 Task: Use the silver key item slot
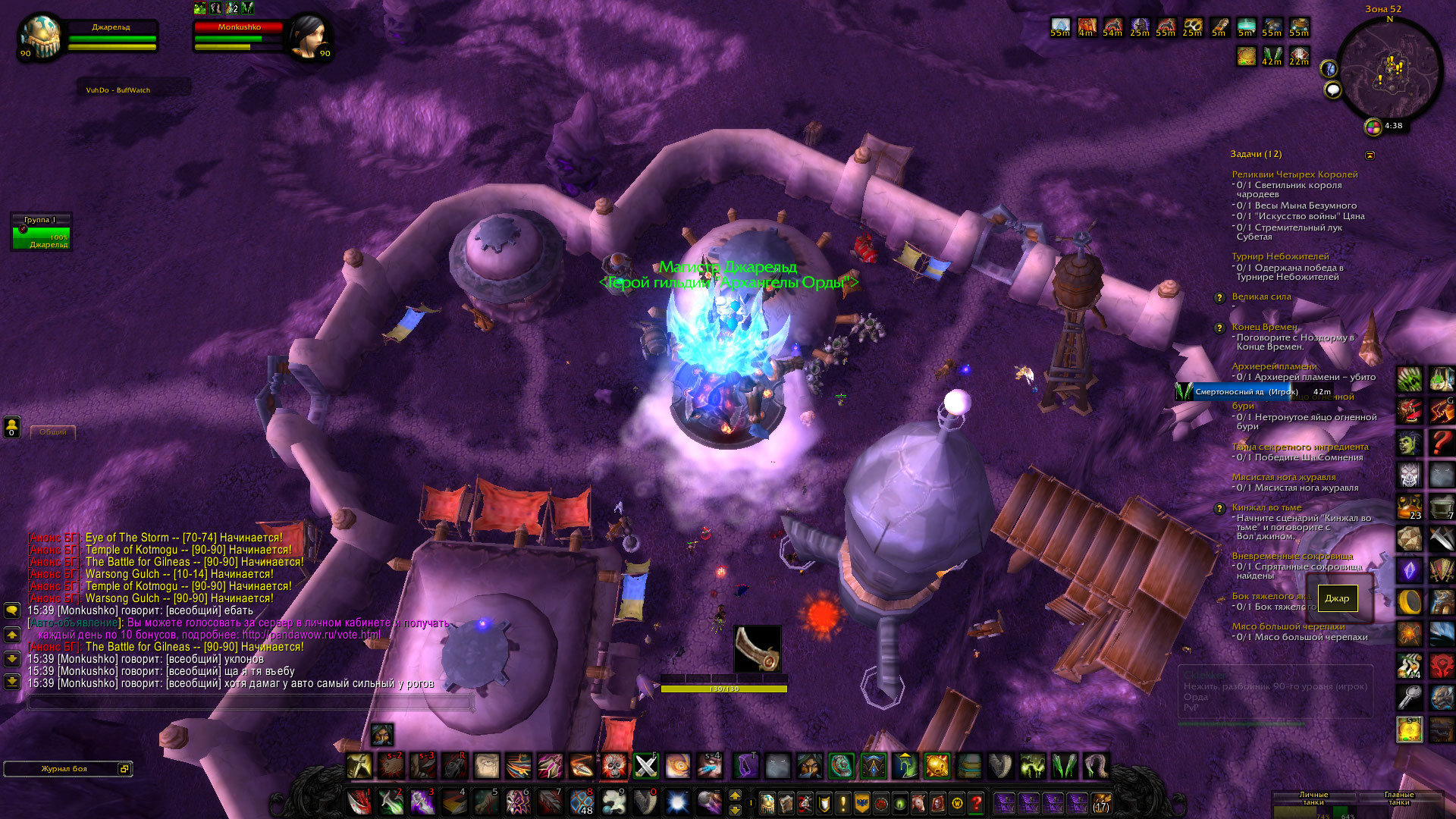coord(1410,696)
